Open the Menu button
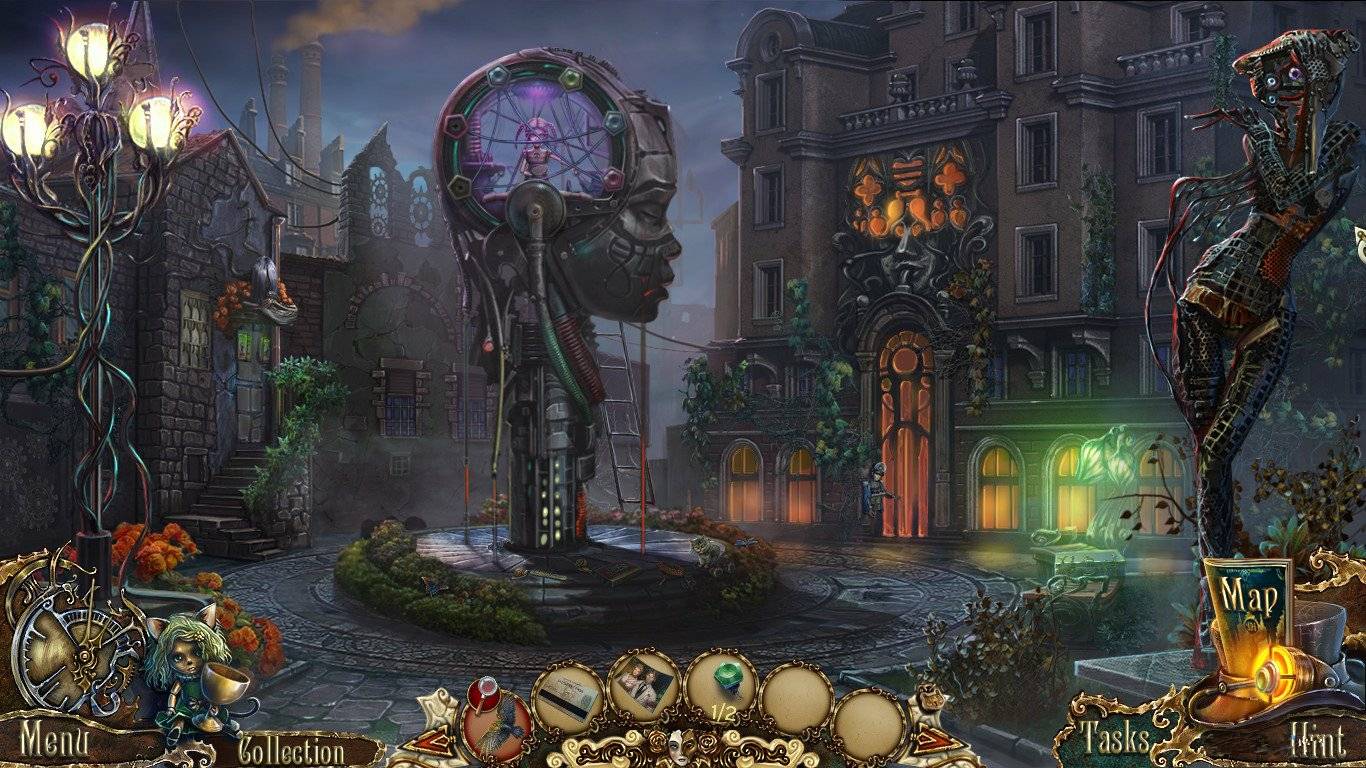Image resolution: width=1366 pixels, height=768 pixels. click(55, 742)
